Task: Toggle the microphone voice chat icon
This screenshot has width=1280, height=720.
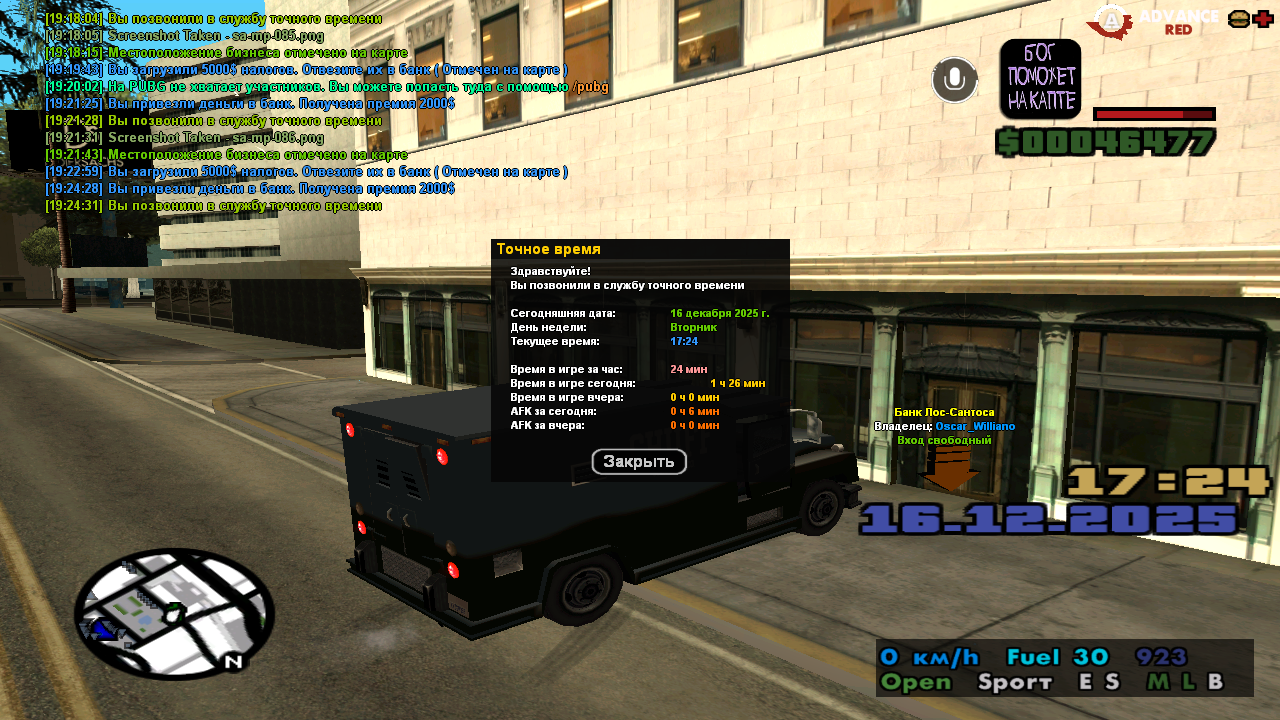Action: pyautogui.click(x=955, y=80)
